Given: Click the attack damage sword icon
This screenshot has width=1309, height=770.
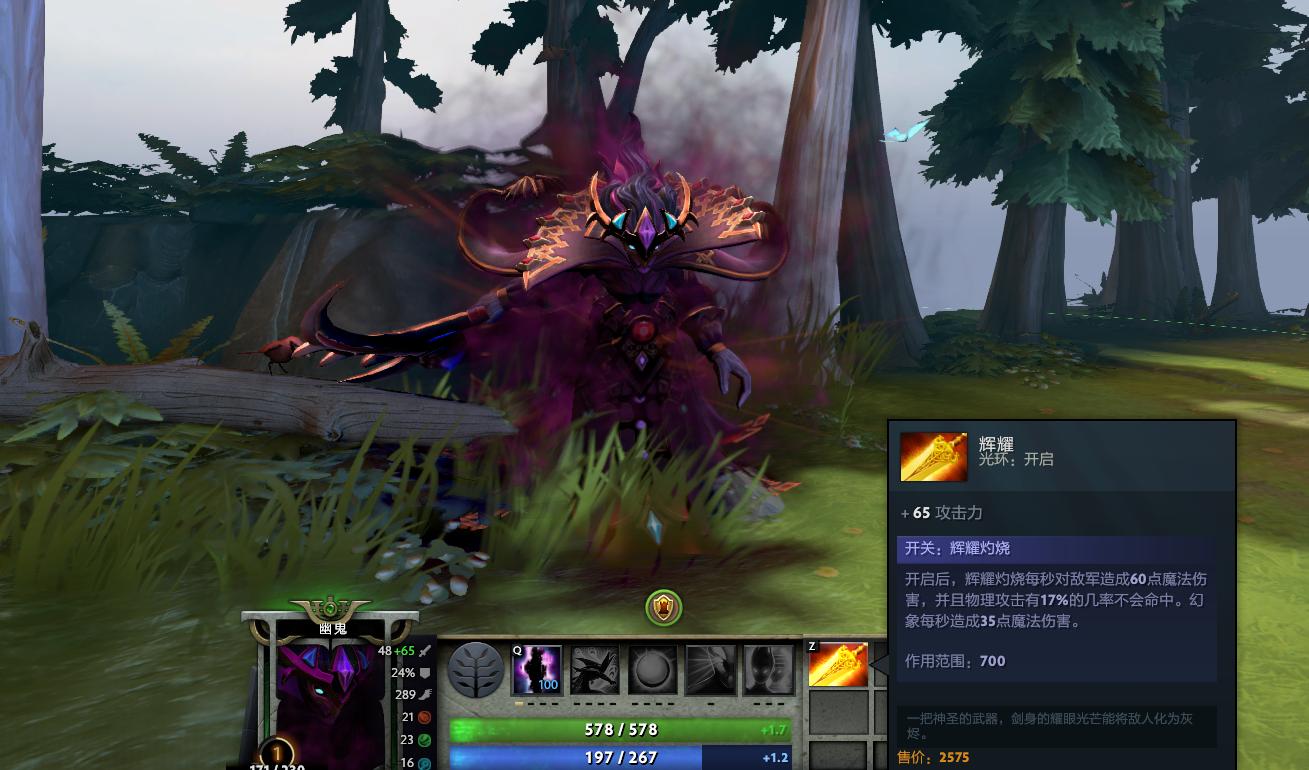Looking at the screenshot, I should click(424, 652).
